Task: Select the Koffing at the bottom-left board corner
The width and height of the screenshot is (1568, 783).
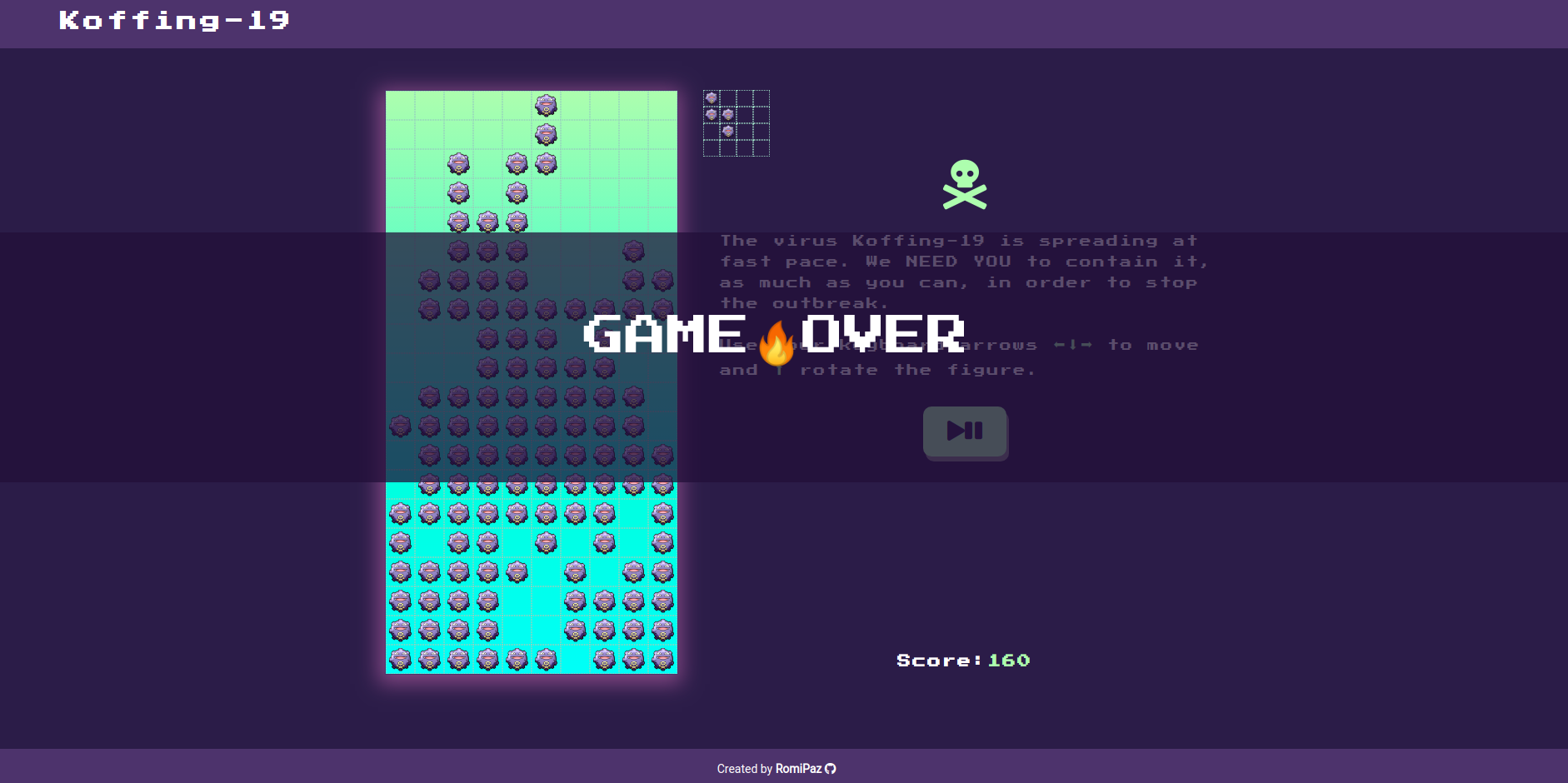Action: pos(400,658)
